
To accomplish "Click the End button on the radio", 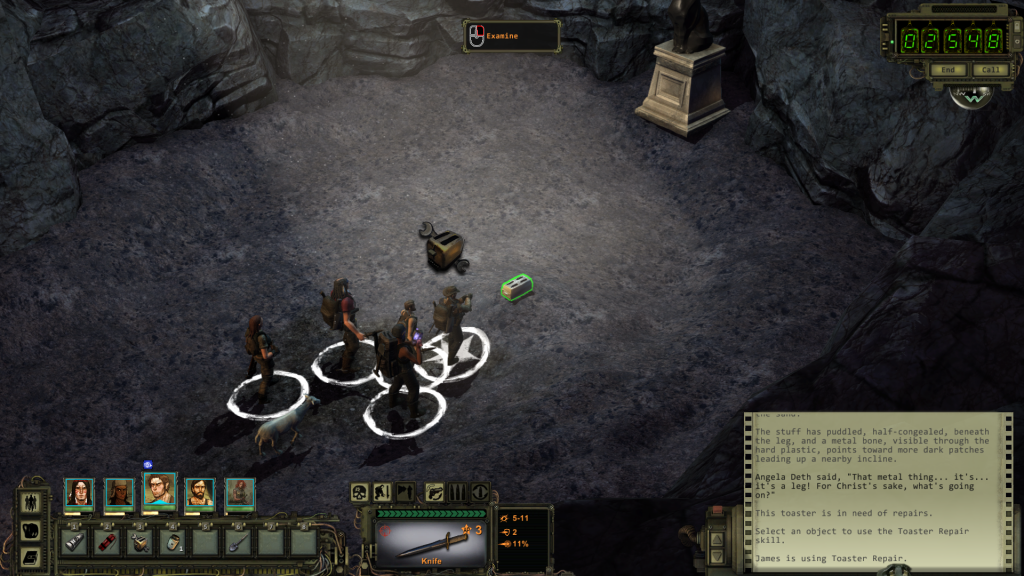I will 947,70.
